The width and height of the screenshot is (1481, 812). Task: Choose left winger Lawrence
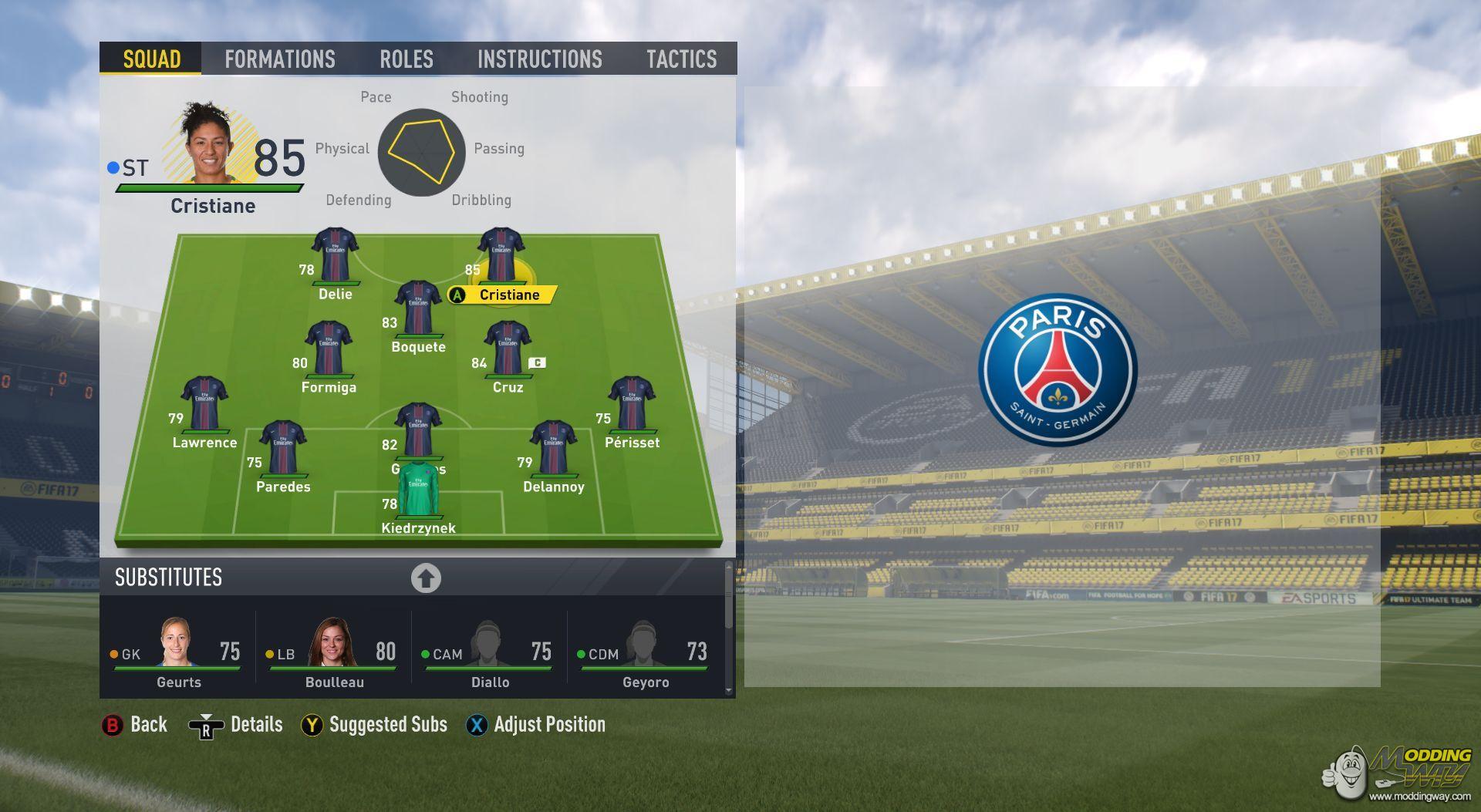pos(204,404)
